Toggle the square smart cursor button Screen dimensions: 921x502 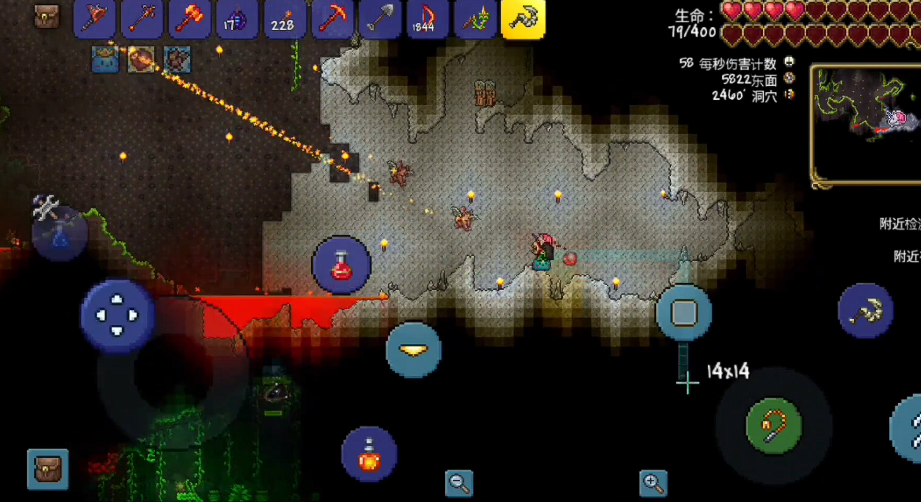(684, 312)
